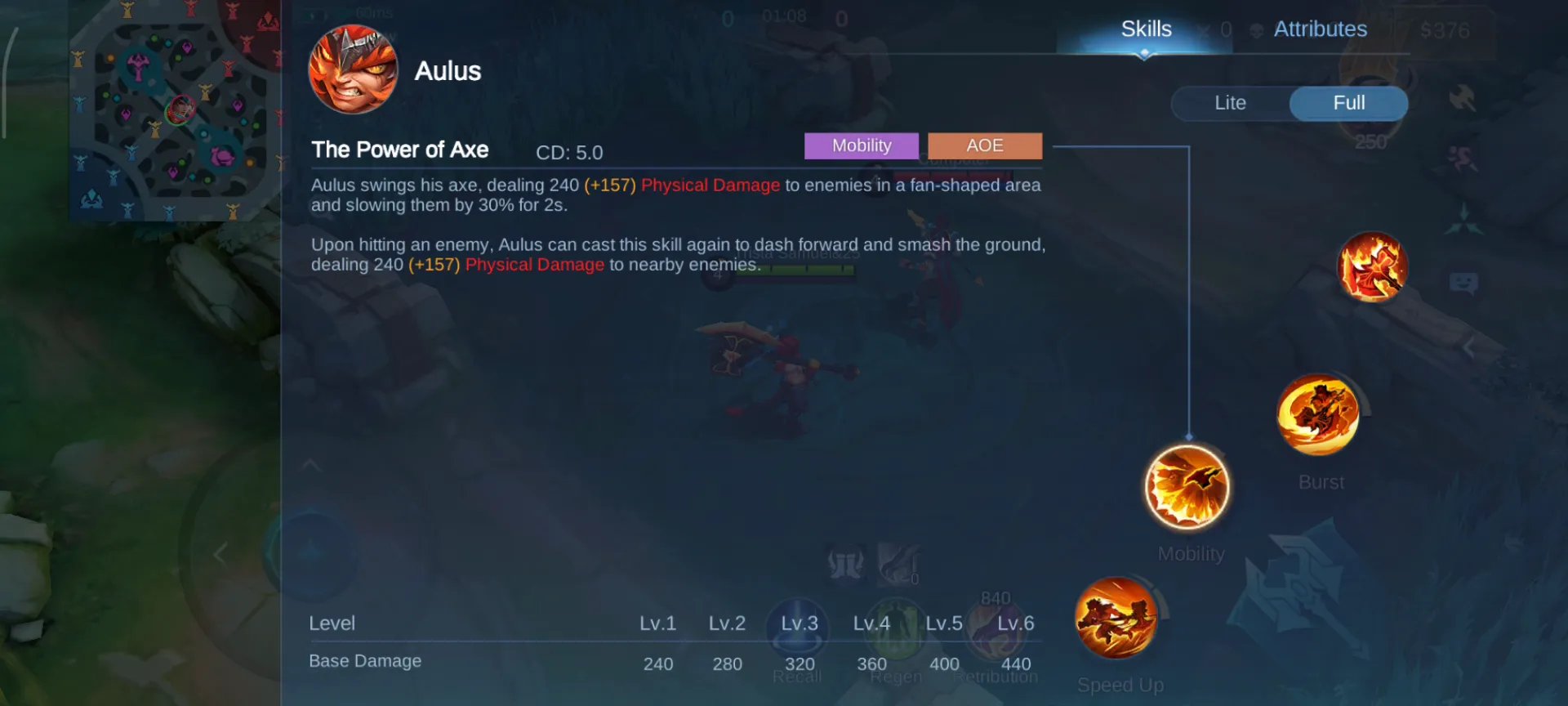View the Speed Up skill icon

click(x=1116, y=618)
